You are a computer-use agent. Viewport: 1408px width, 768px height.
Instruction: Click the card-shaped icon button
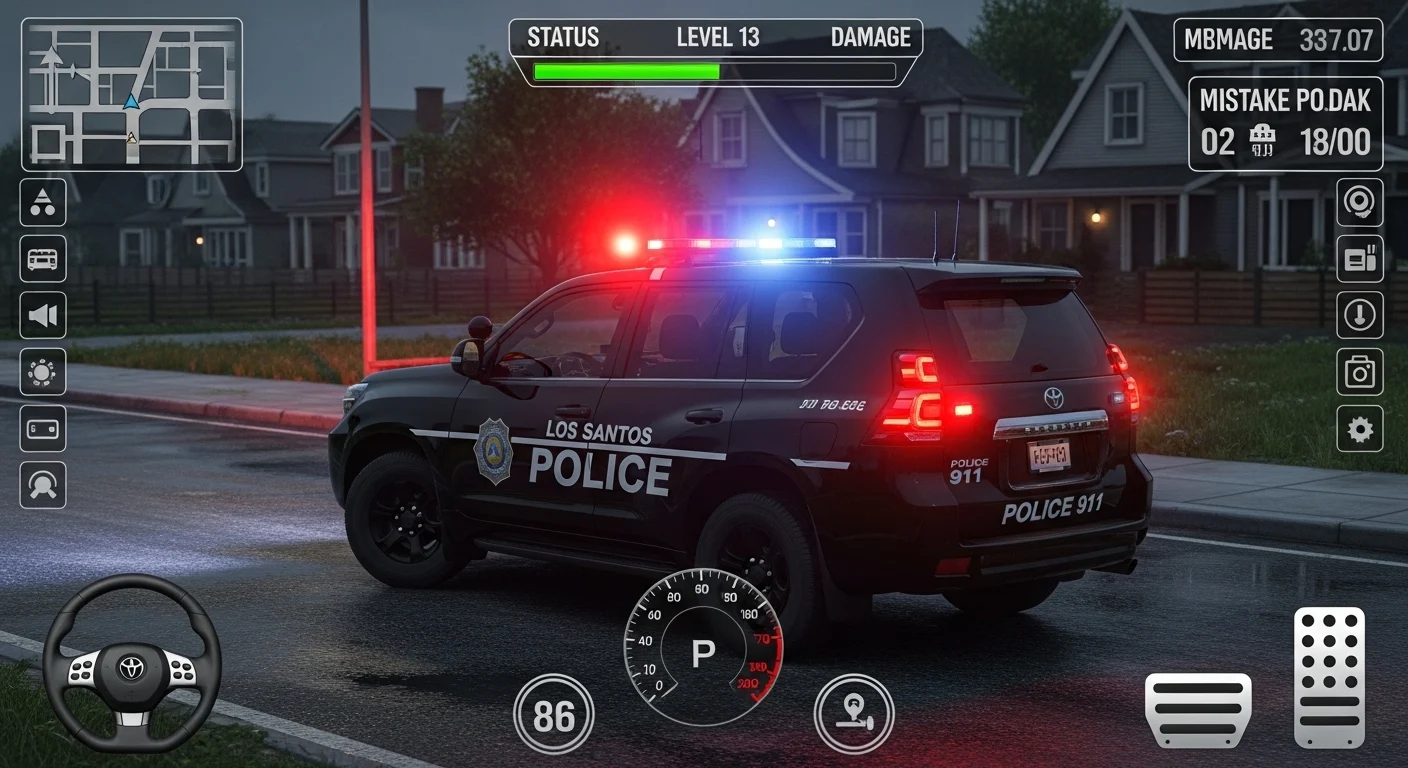click(43, 429)
